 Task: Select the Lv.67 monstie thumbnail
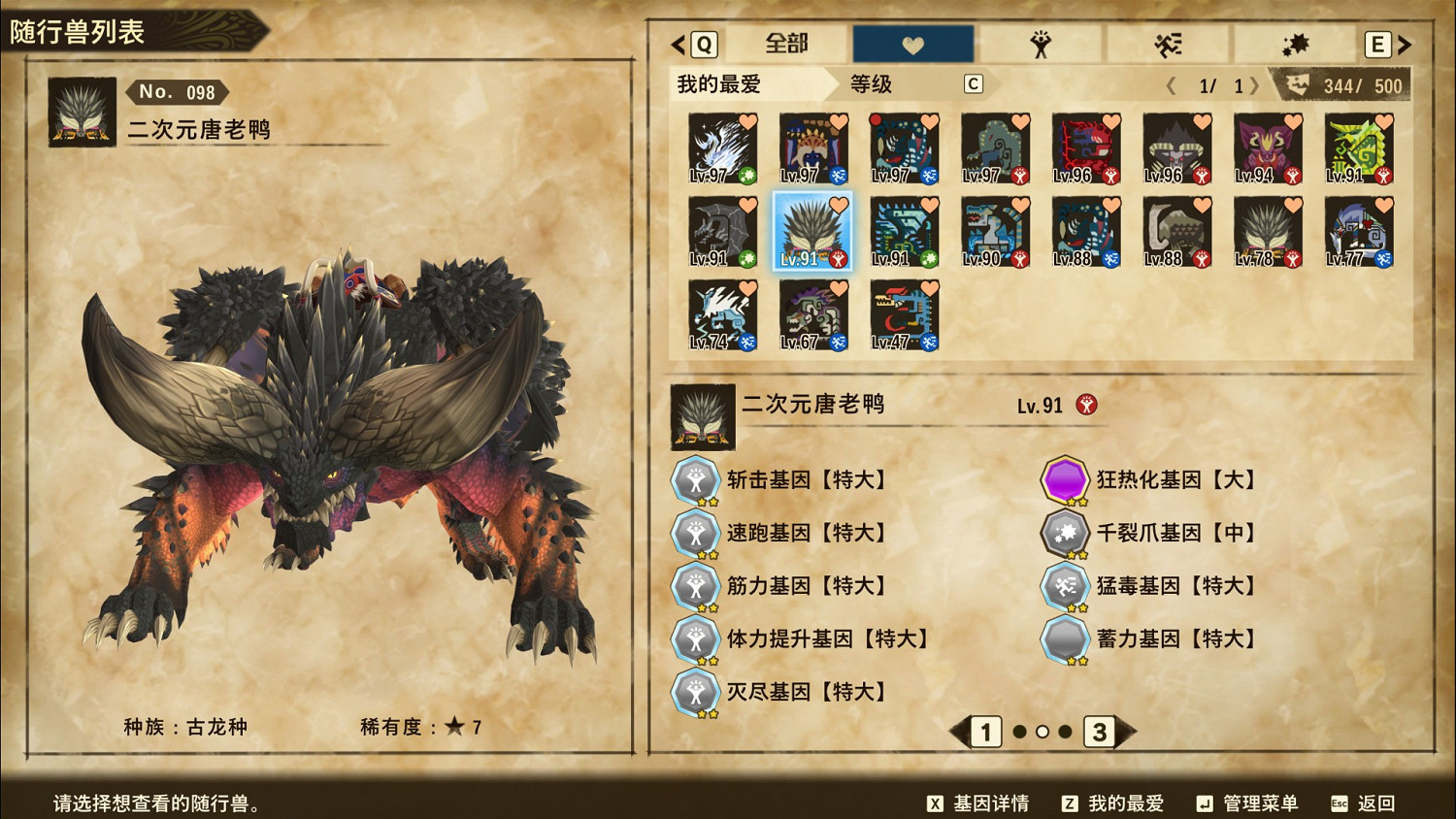[x=811, y=315]
